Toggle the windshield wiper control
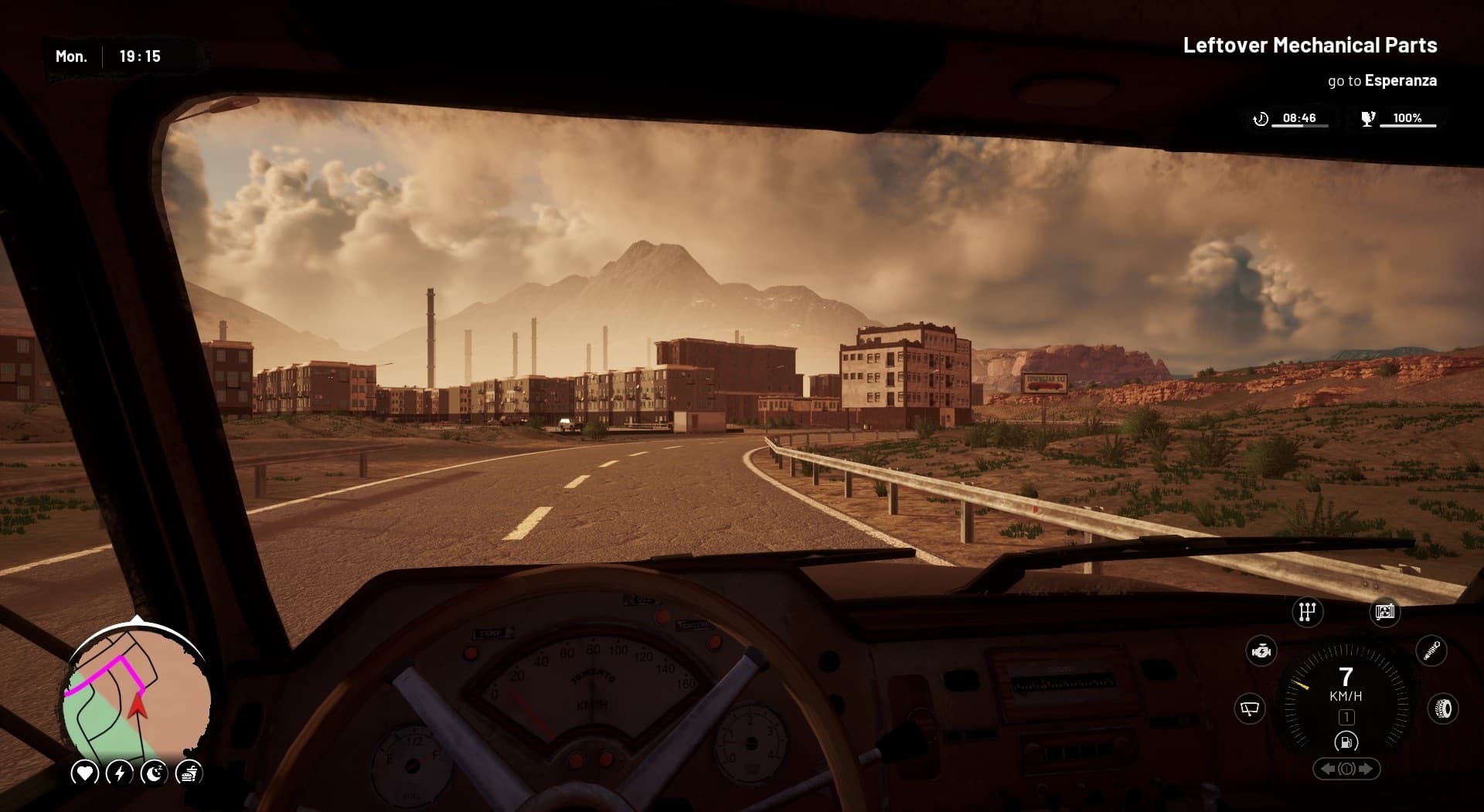Screen dimensions: 1484x812 [1249, 708]
